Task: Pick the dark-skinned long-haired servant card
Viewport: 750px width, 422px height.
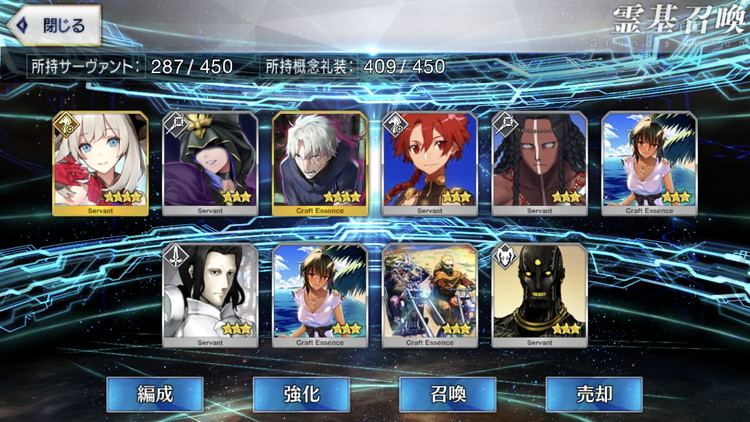Action: 540,162
